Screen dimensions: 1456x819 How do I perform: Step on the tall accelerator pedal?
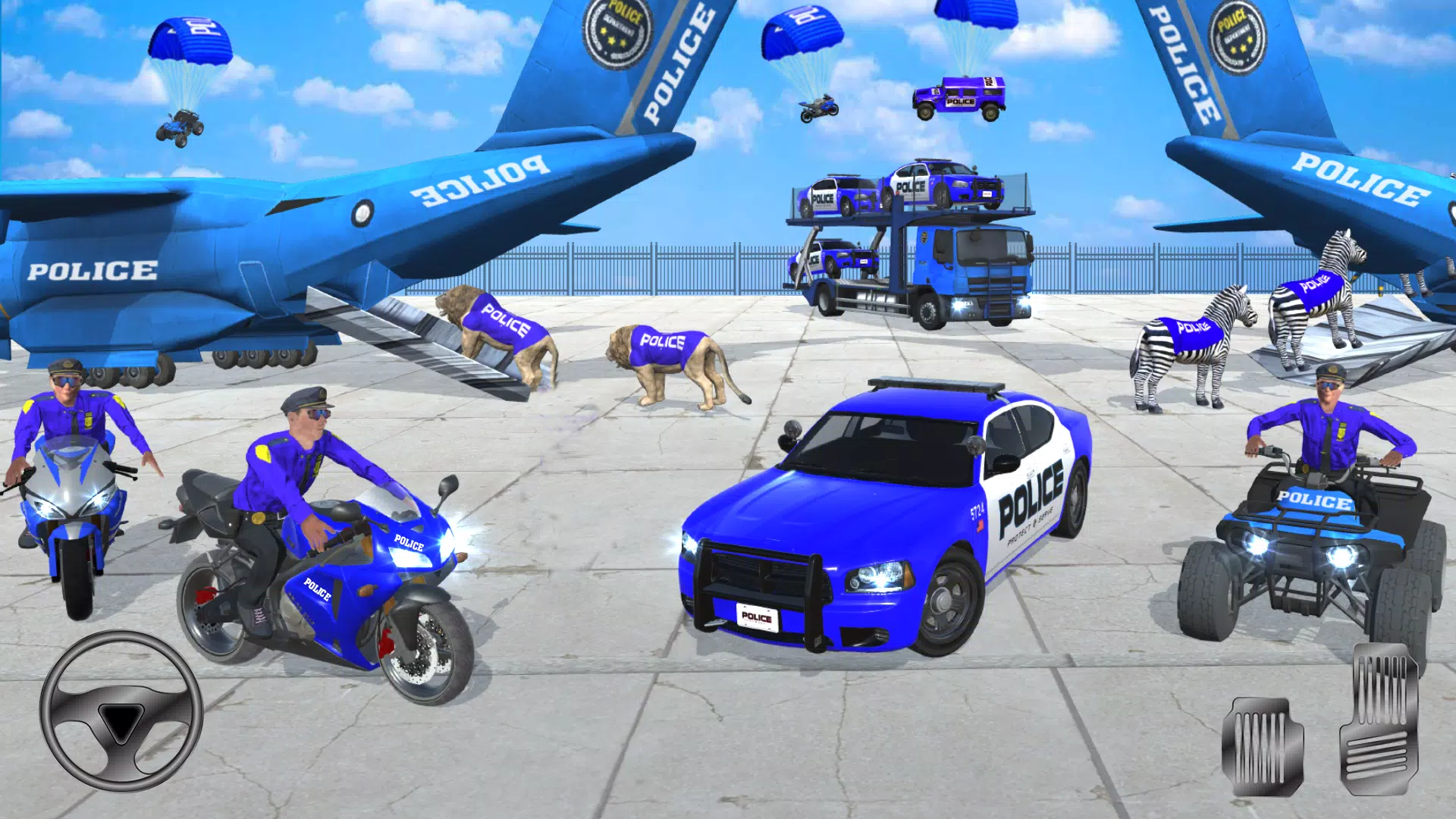[1379, 717]
